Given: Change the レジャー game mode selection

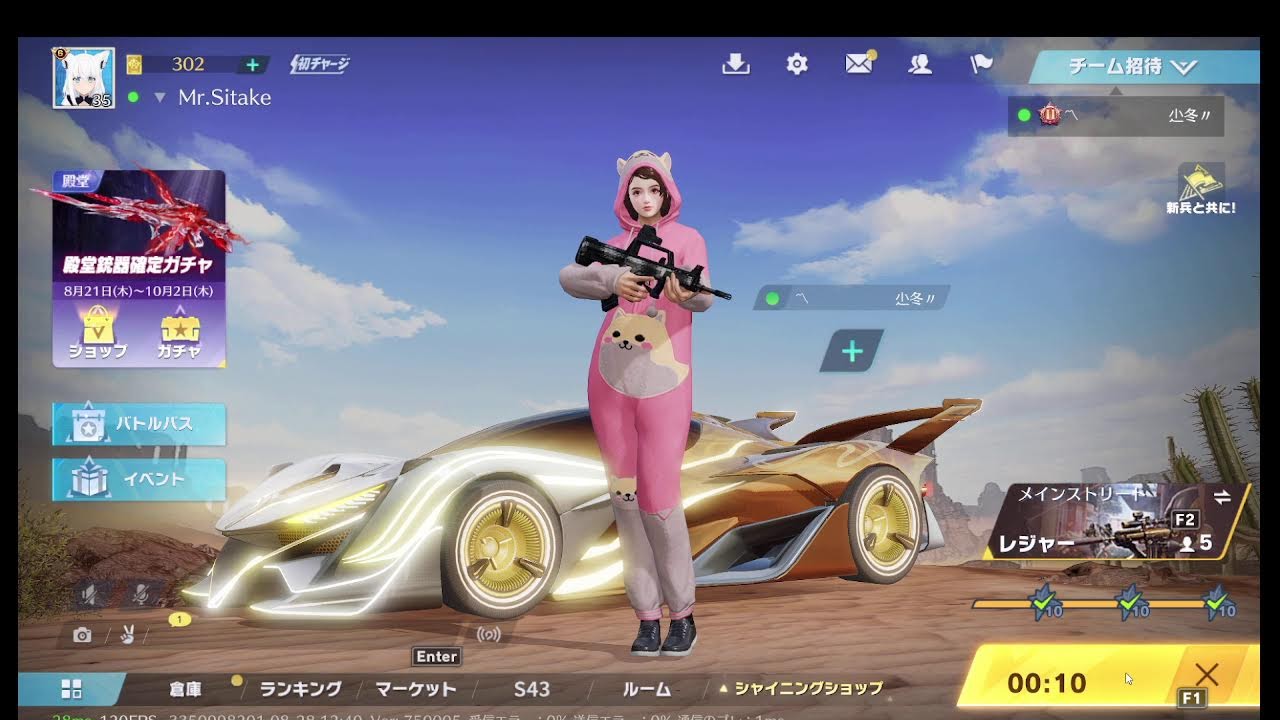Looking at the screenshot, I should coord(1116,522).
